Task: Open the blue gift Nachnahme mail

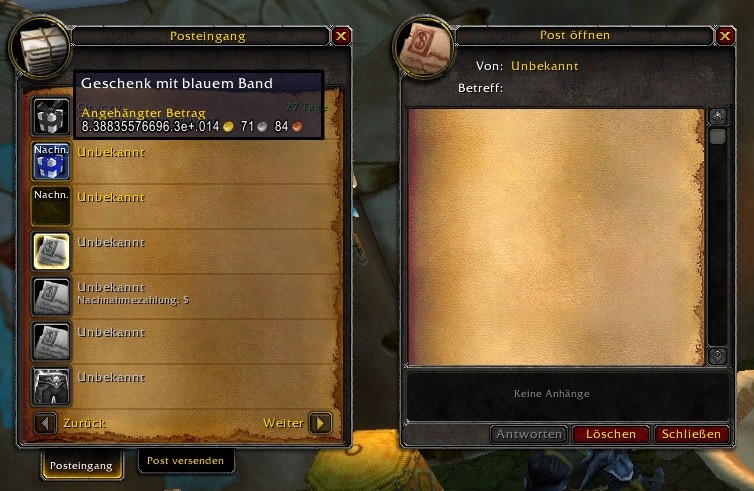Action: tap(51, 161)
